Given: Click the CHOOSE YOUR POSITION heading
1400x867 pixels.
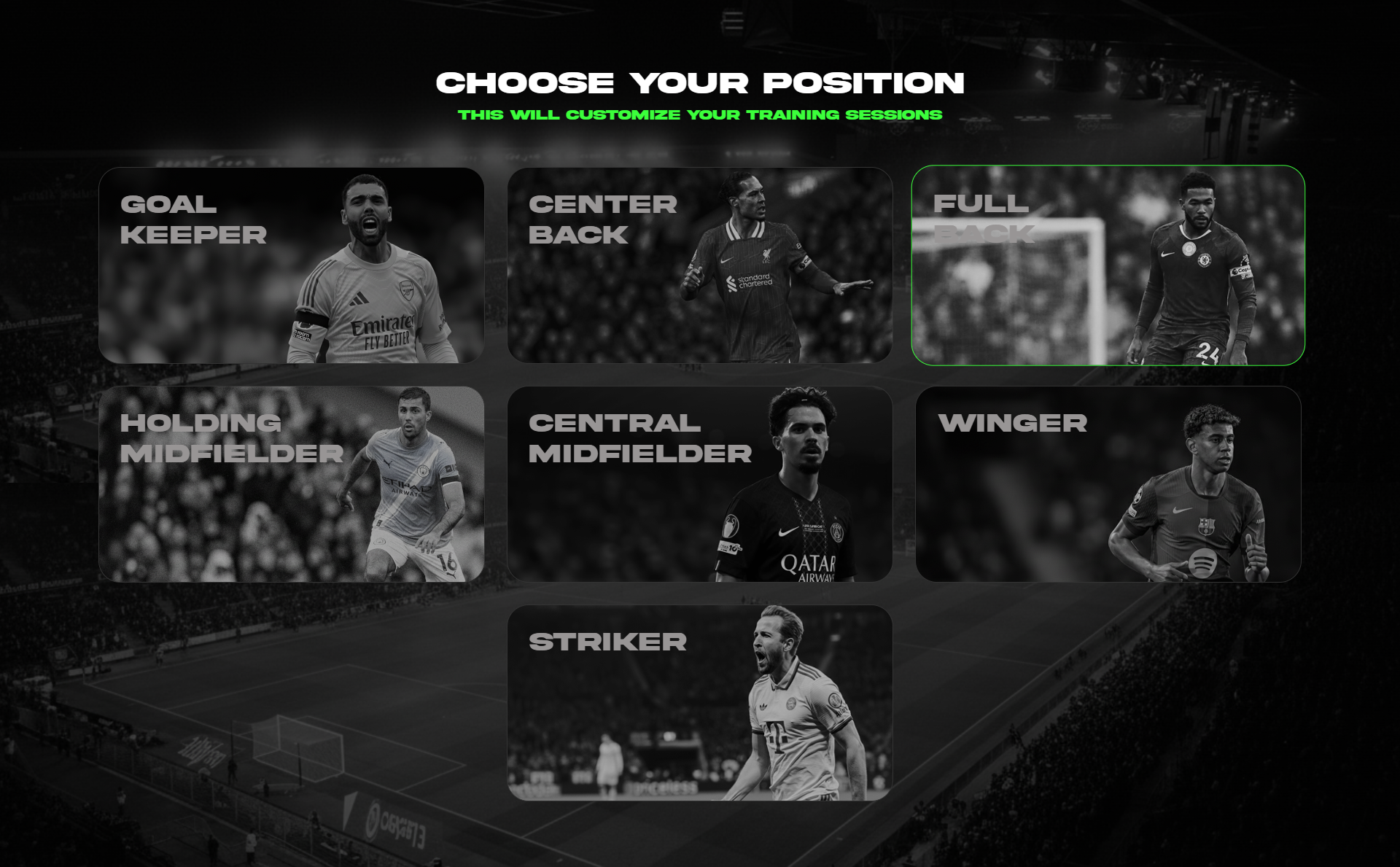Looking at the screenshot, I should (700, 82).
